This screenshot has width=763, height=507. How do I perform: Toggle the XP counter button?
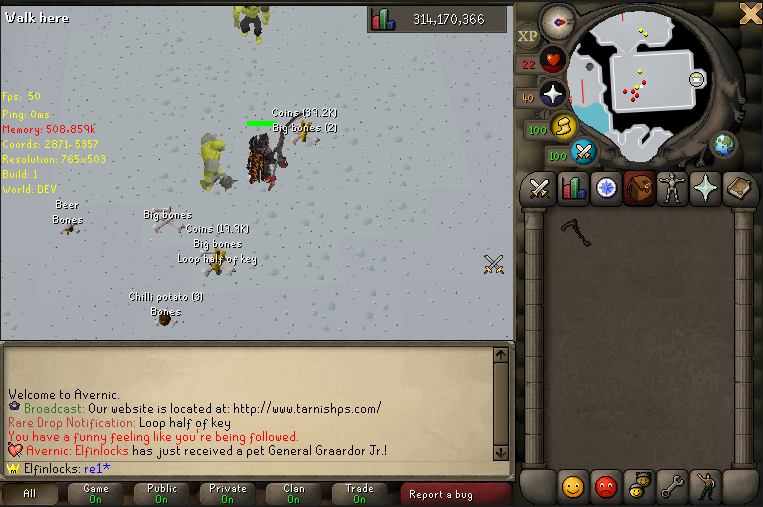[x=527, y=38]
